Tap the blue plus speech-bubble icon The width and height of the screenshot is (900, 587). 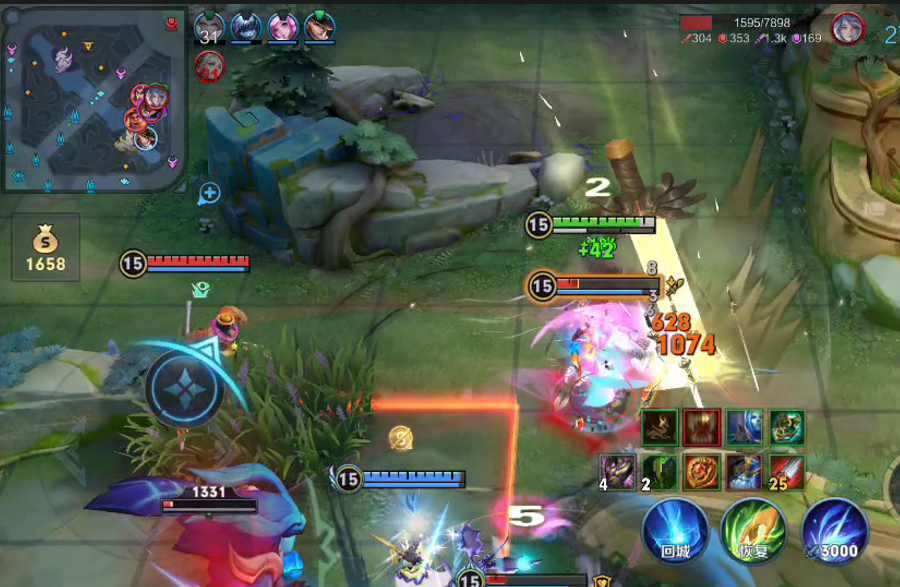tap(209, 193)
